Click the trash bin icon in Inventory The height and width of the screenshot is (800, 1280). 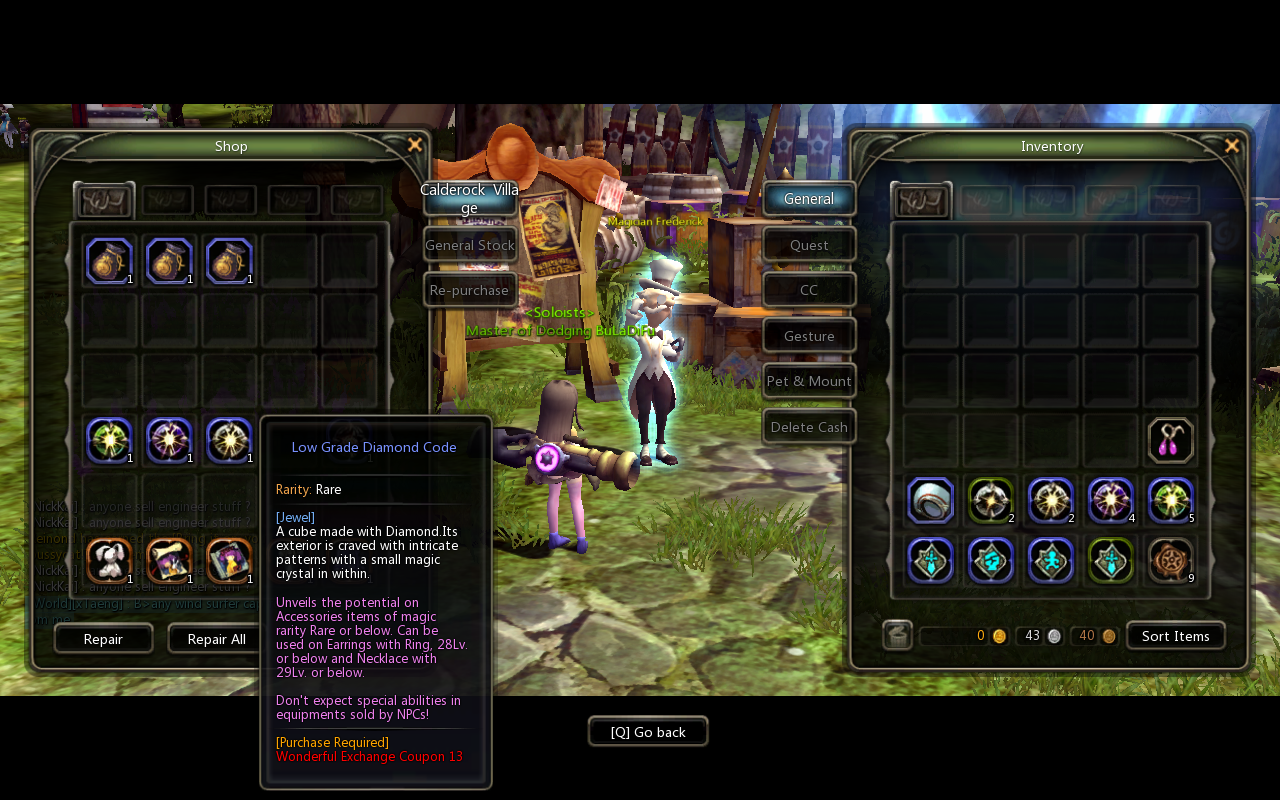pyautogui.click(x=895, y=634)
